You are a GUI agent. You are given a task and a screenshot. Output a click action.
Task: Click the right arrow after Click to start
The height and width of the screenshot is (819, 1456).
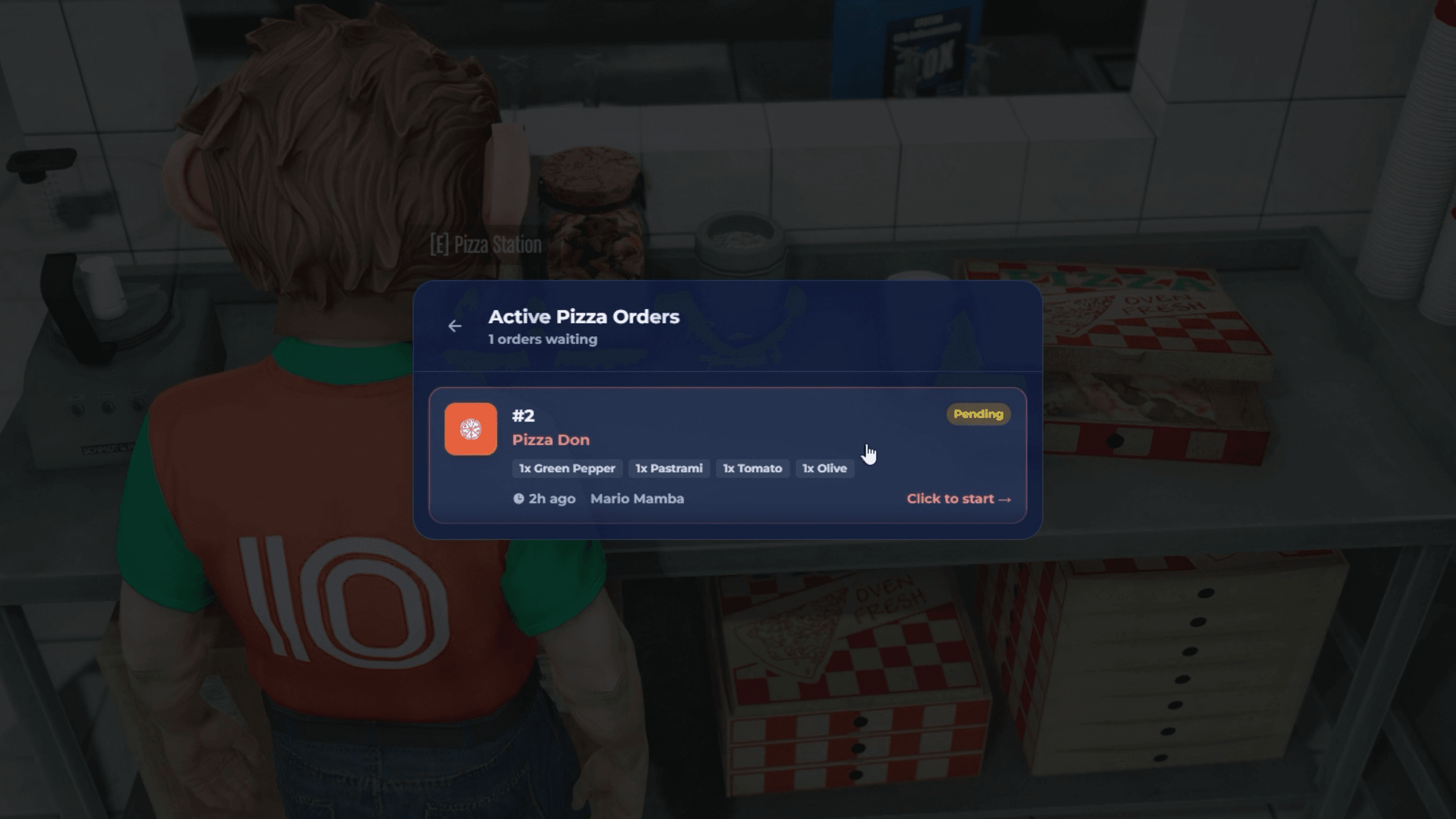[1006, 499]
